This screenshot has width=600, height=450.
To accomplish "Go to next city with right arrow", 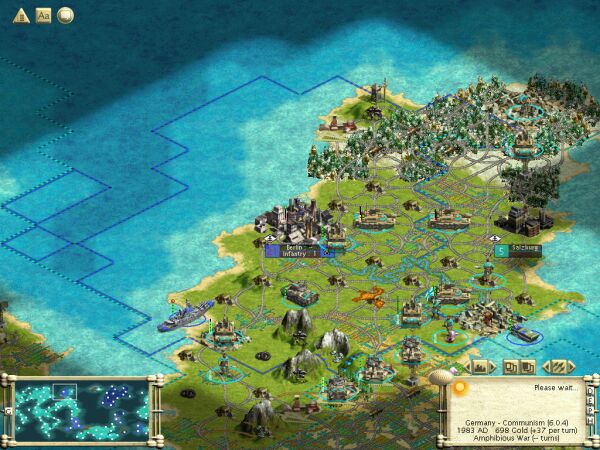I will [492, 366].
